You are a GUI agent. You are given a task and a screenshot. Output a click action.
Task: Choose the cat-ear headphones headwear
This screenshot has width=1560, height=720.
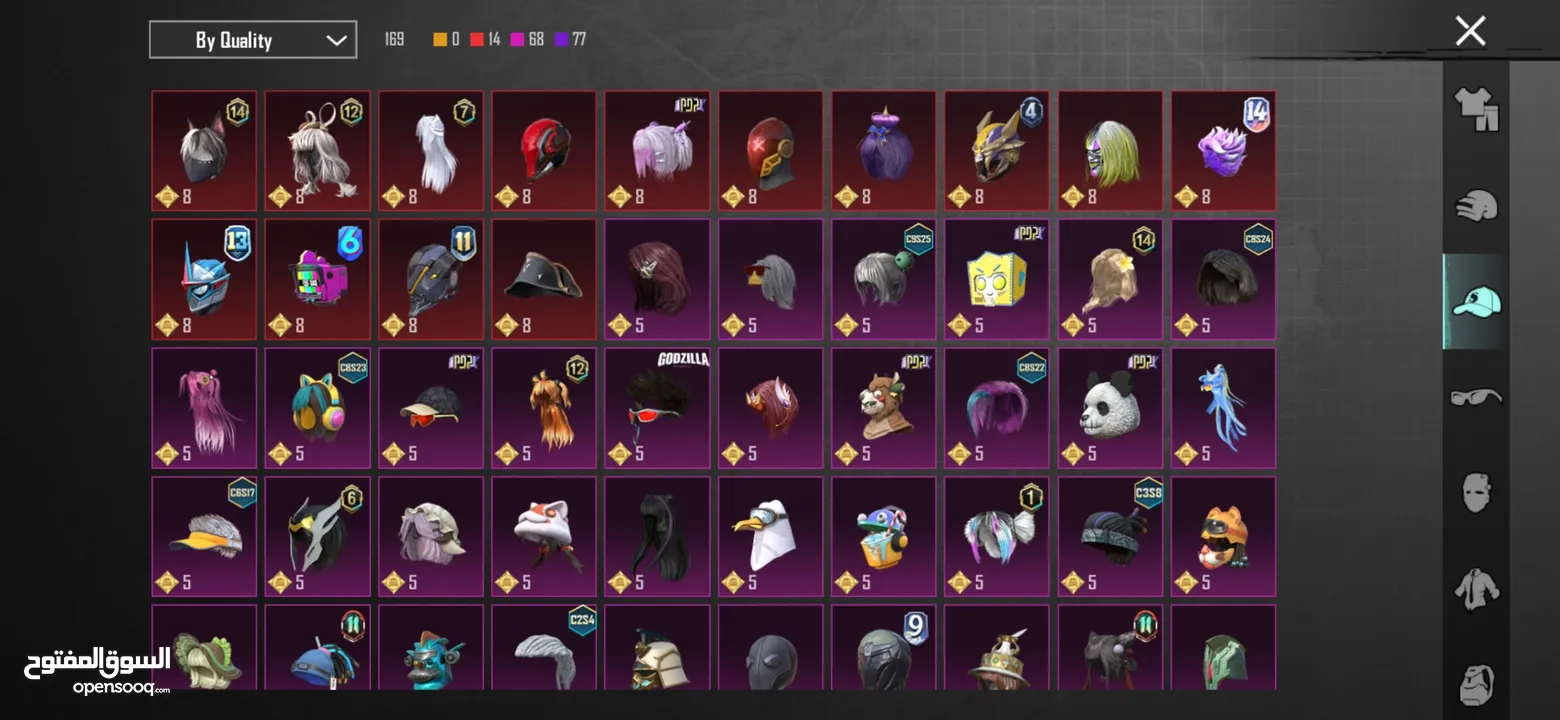[x=317, y=407]
